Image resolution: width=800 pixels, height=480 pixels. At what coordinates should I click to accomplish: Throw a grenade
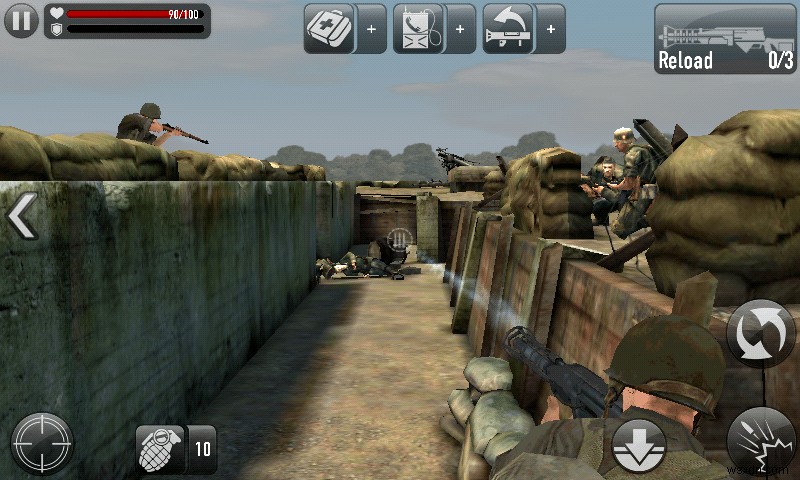coord(161,448)
